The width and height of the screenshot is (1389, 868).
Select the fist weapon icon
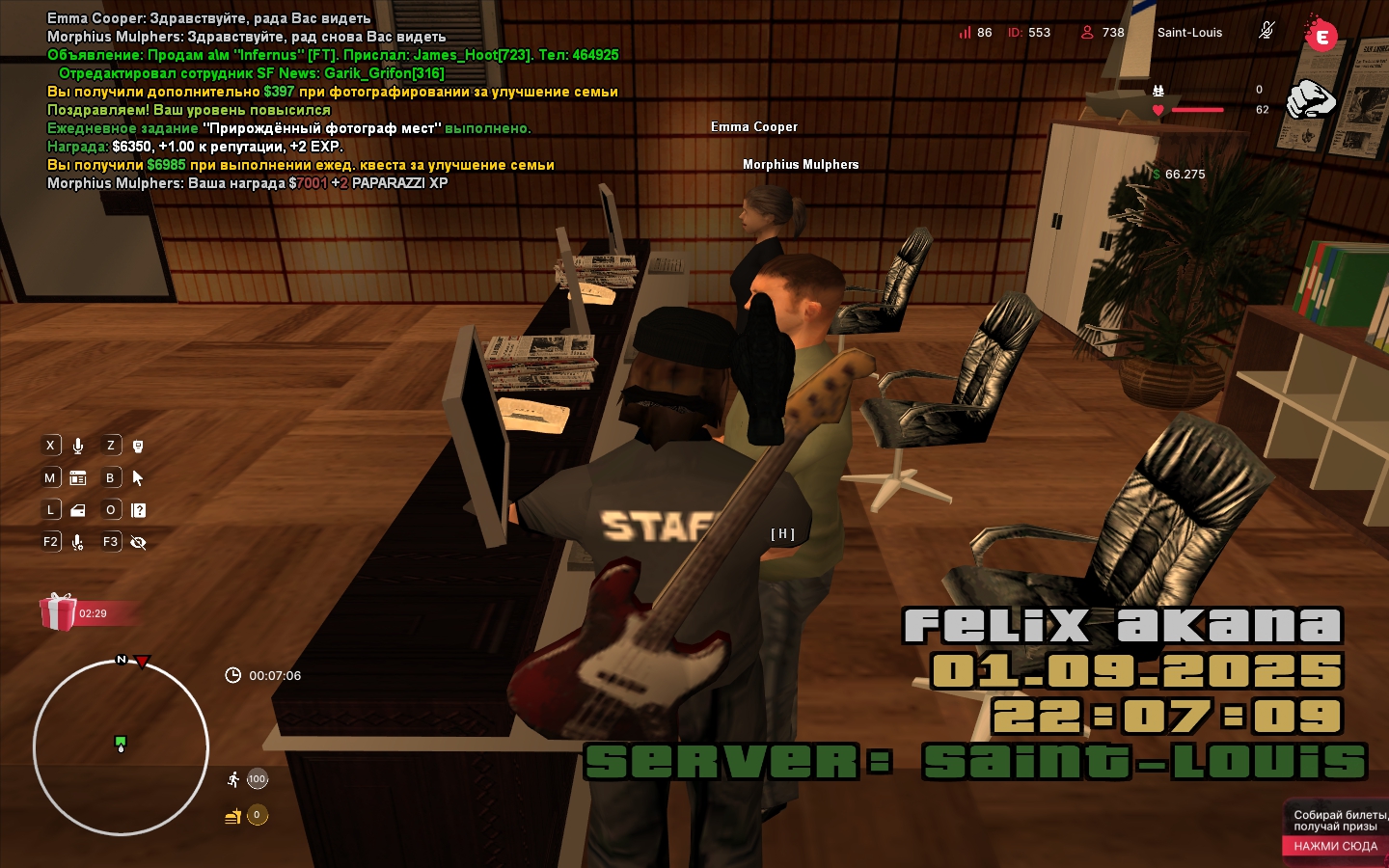coord(1311,98)
